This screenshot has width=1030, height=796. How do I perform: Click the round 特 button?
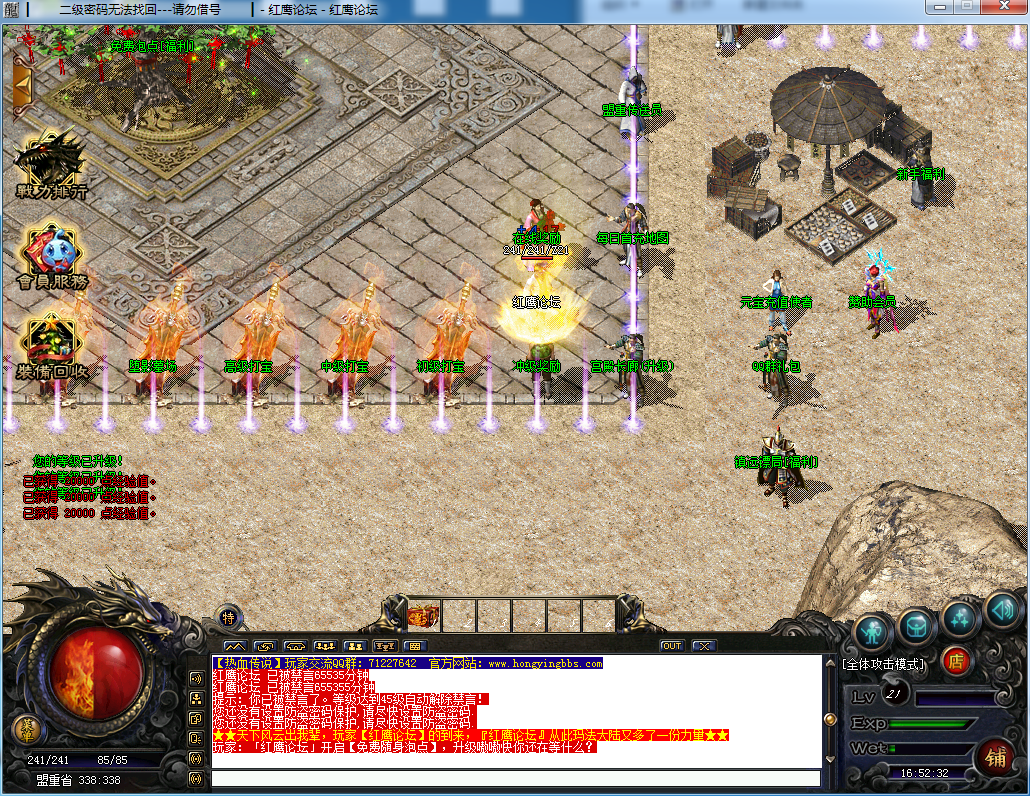pos(229,617)
